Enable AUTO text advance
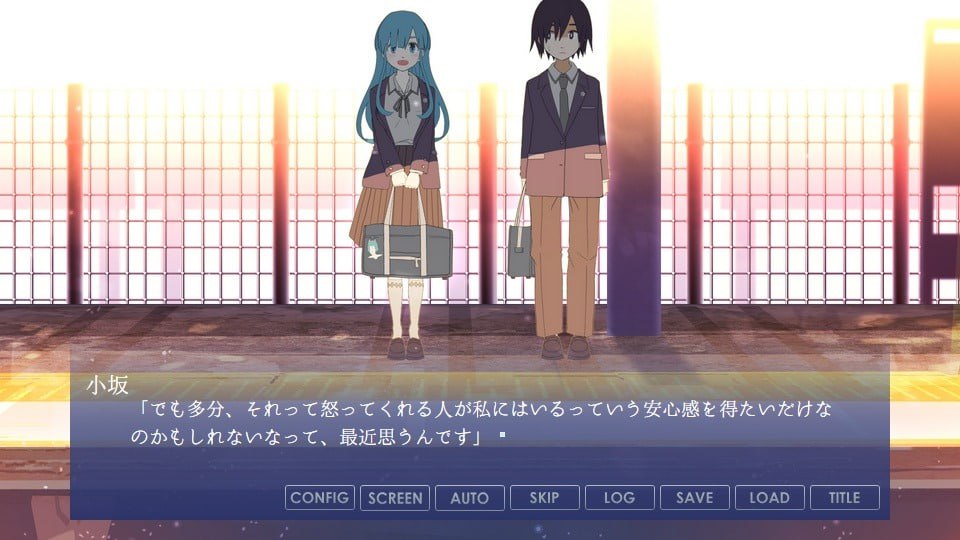Viewport: 960px width, 540px height. point(470,497)
